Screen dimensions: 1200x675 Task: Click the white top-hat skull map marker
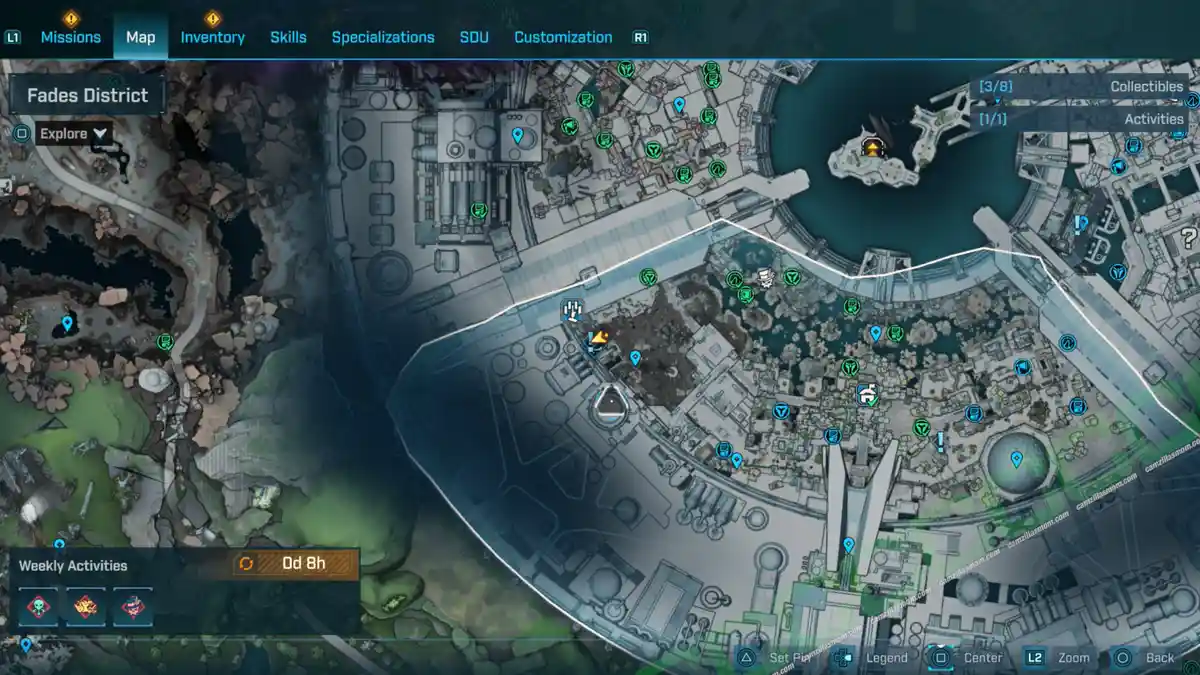pyautogui.click(x=765, y=279)
